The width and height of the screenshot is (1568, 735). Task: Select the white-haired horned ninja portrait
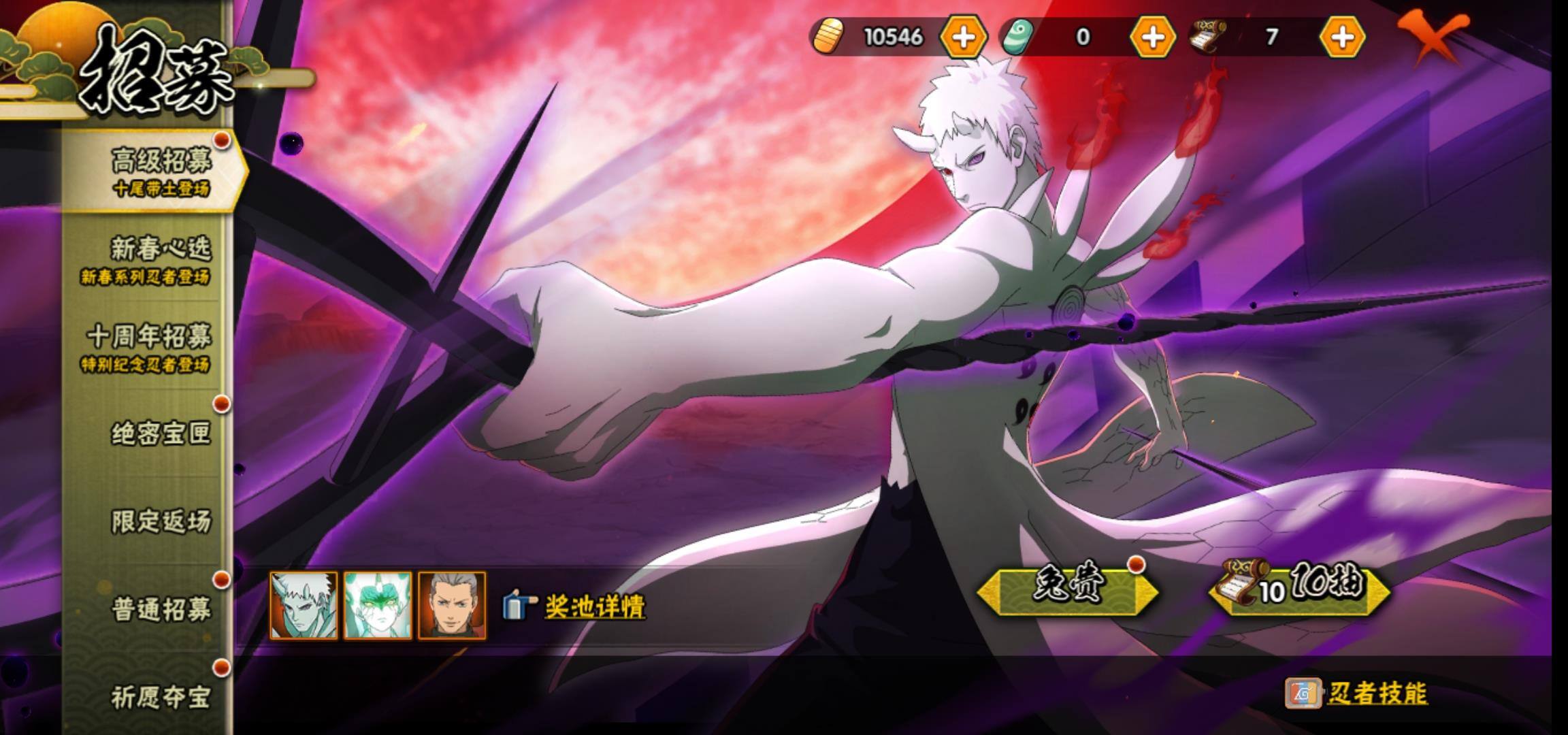pyautogui.click(x=304, y=605)
